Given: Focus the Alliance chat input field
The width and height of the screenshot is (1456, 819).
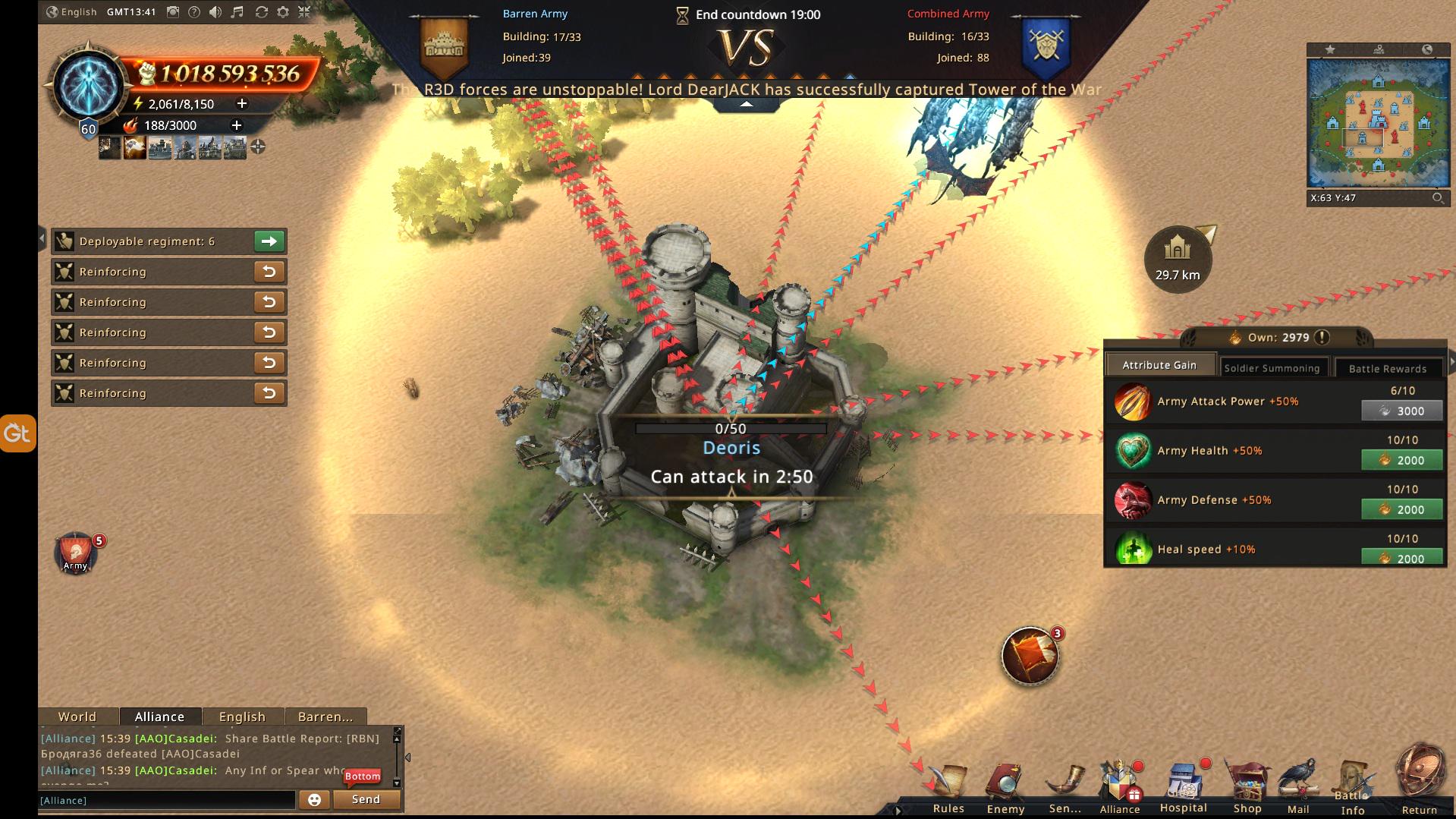Looking at the screenshot, I should (167, 800).
